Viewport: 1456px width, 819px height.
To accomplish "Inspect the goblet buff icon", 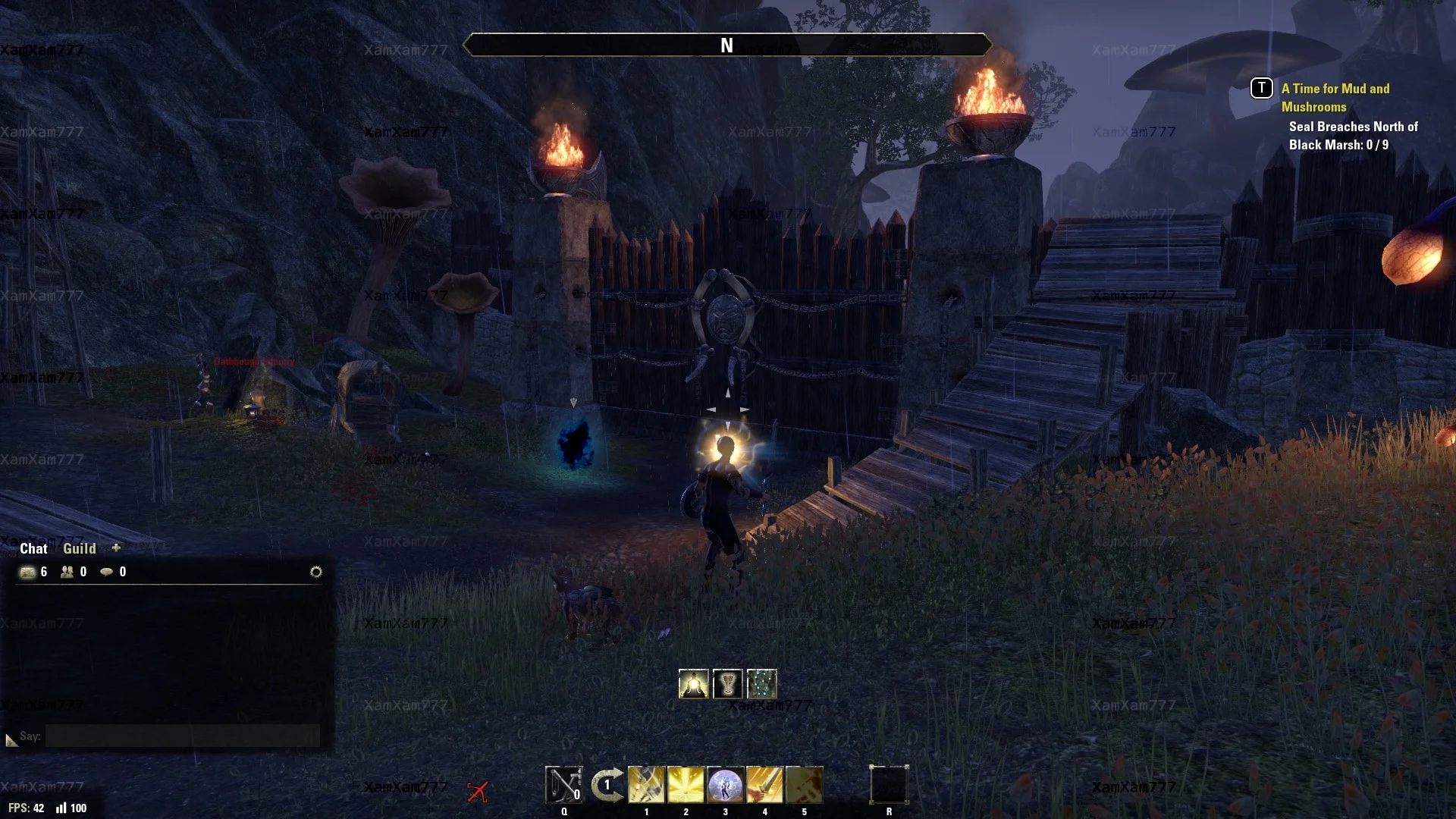I will coord(727,684).
